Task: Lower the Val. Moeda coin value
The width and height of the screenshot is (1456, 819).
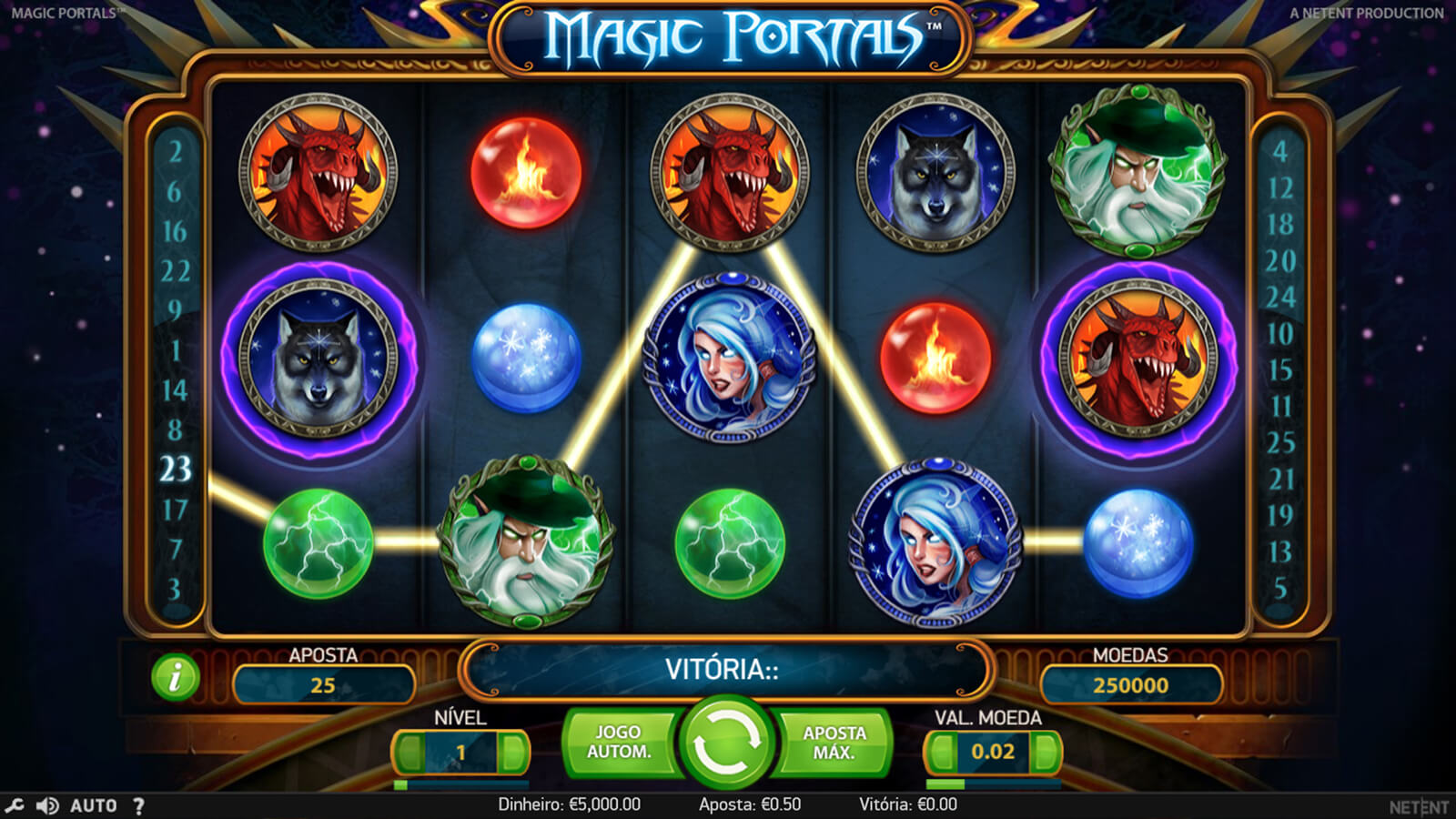Action: [x=942, y=753]
